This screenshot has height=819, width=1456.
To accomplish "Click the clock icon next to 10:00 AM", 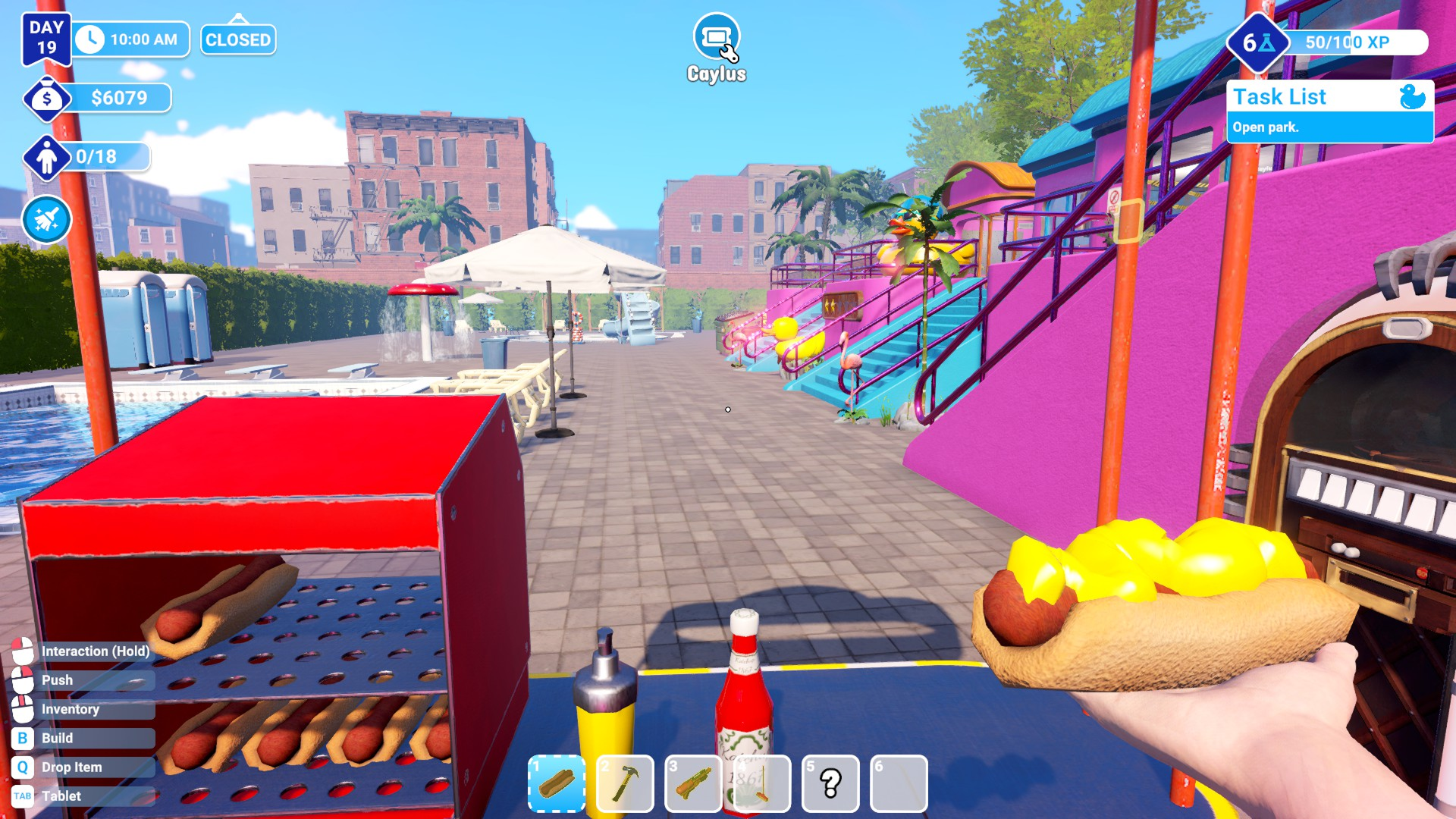I will click(91, 39).
